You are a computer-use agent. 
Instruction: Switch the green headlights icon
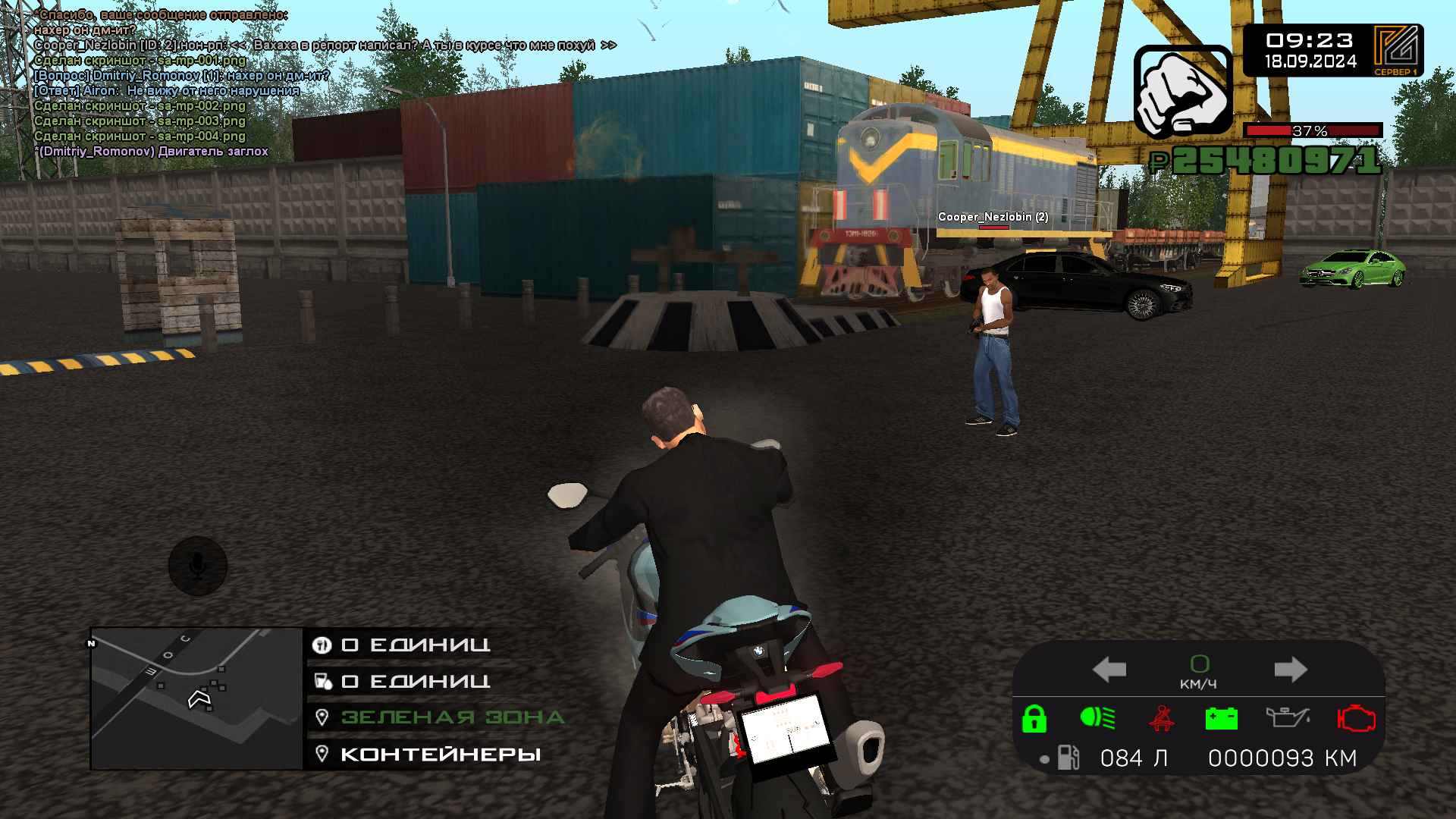point(1097,717)
